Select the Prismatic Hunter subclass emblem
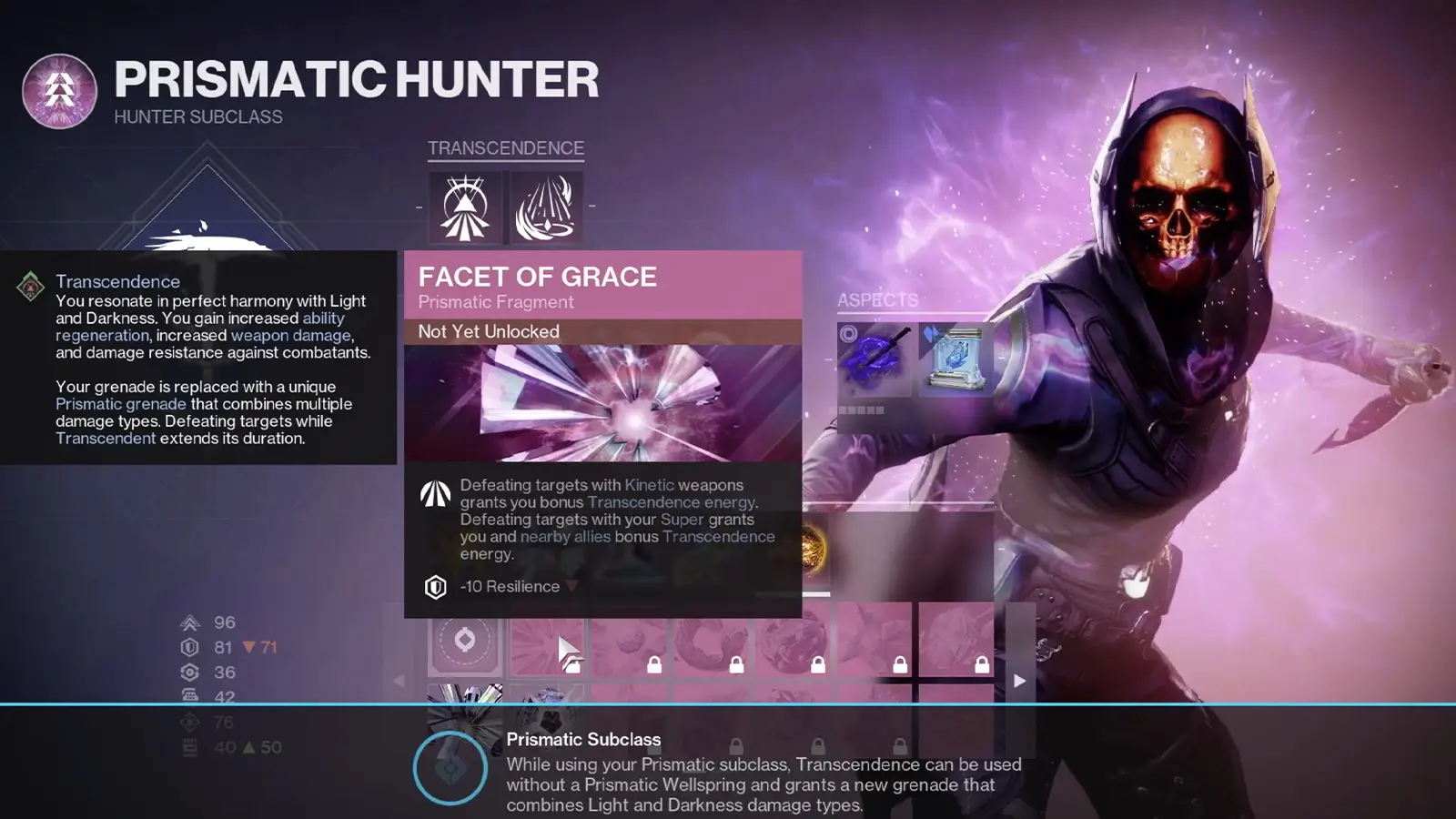 pos(58,92)
